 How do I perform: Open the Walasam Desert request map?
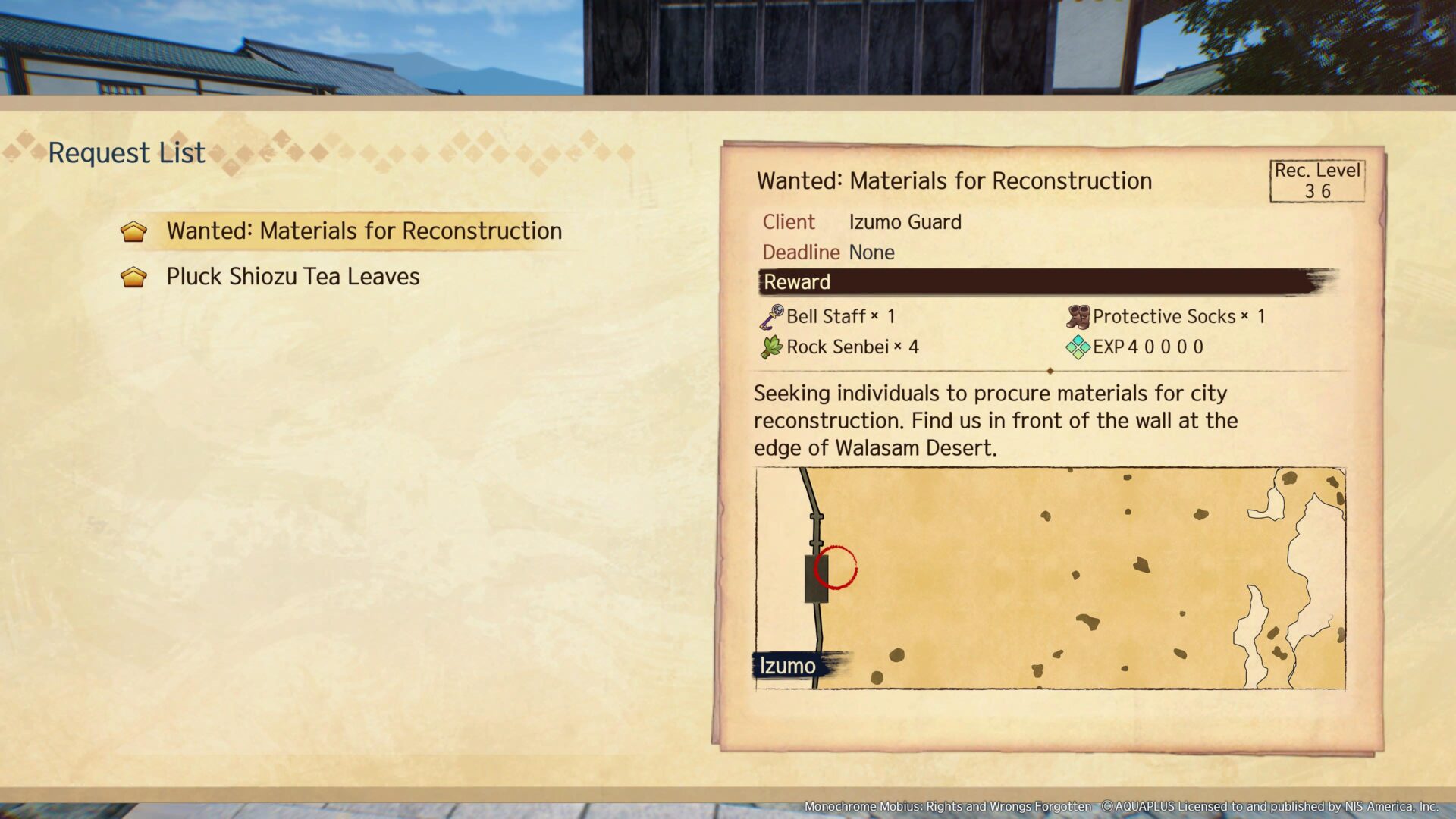coord(1050,578)
